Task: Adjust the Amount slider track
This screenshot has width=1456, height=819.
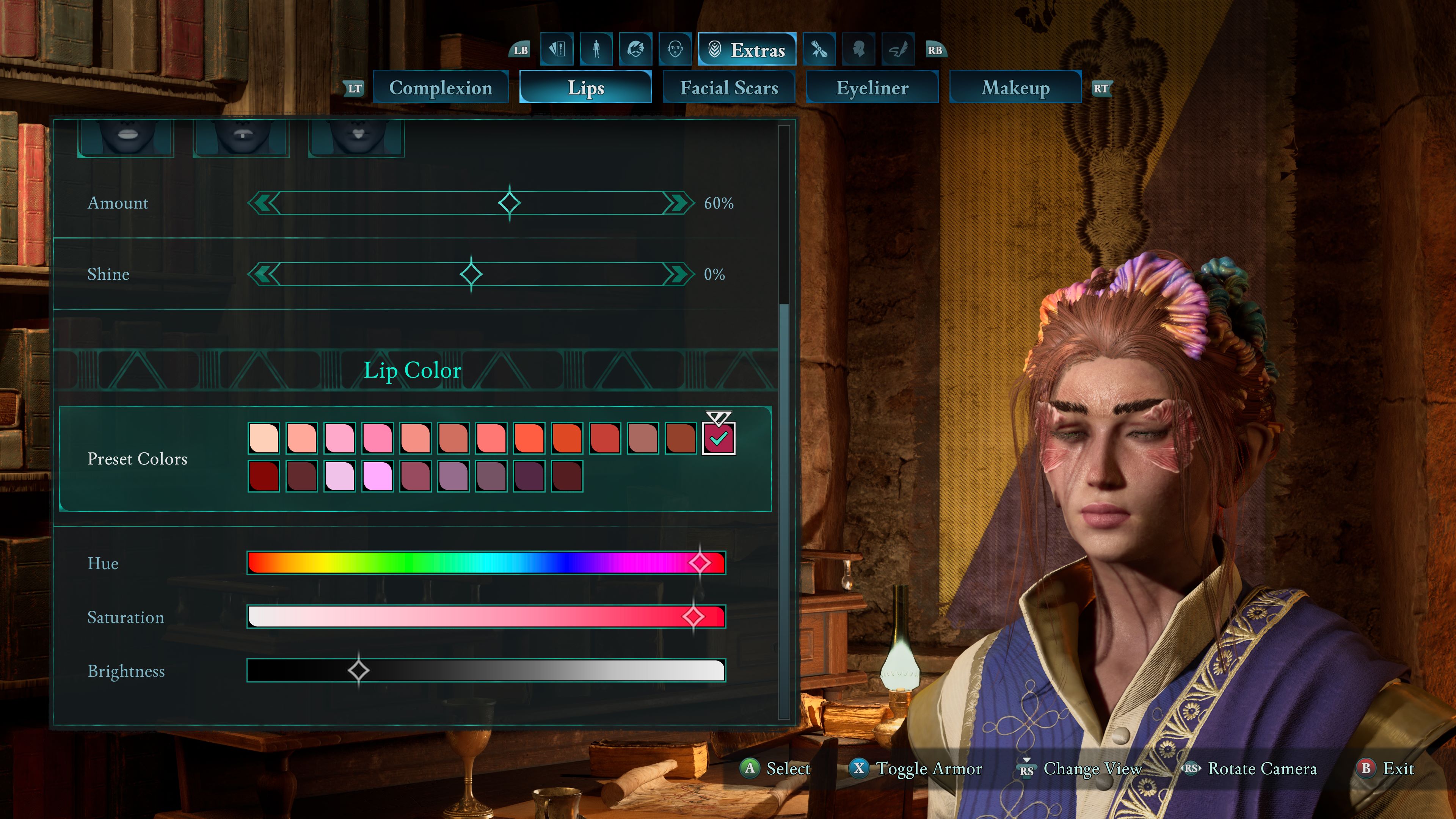Action: pos(395,203)
